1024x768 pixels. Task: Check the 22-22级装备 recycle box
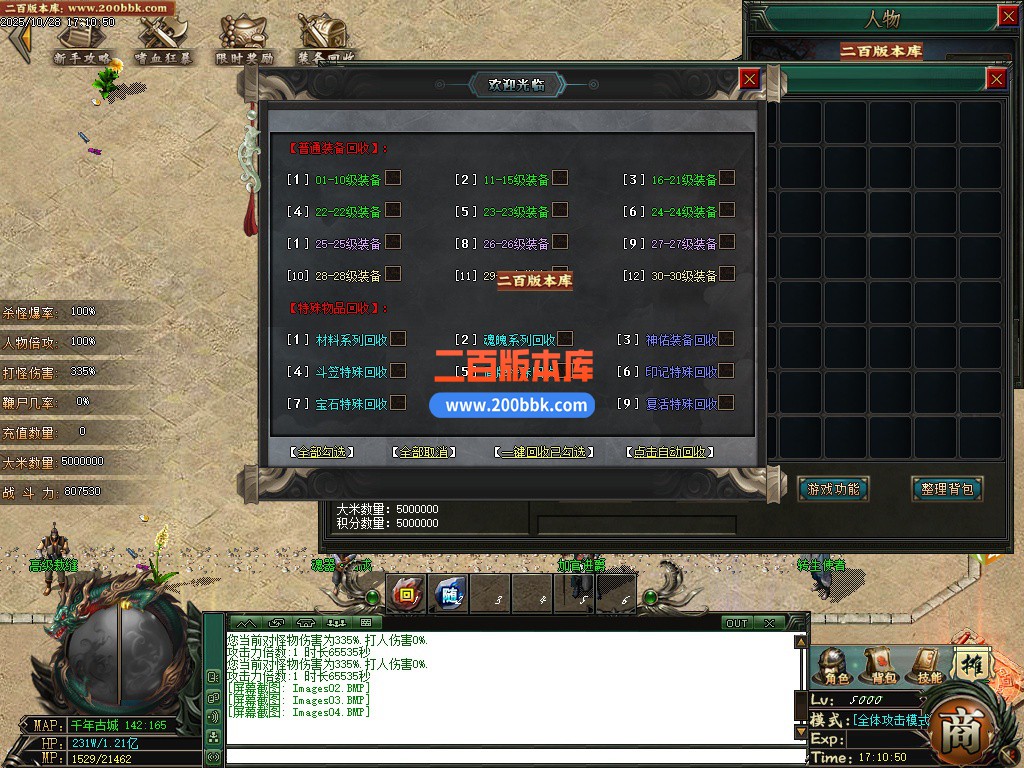(x=394, y=210)
